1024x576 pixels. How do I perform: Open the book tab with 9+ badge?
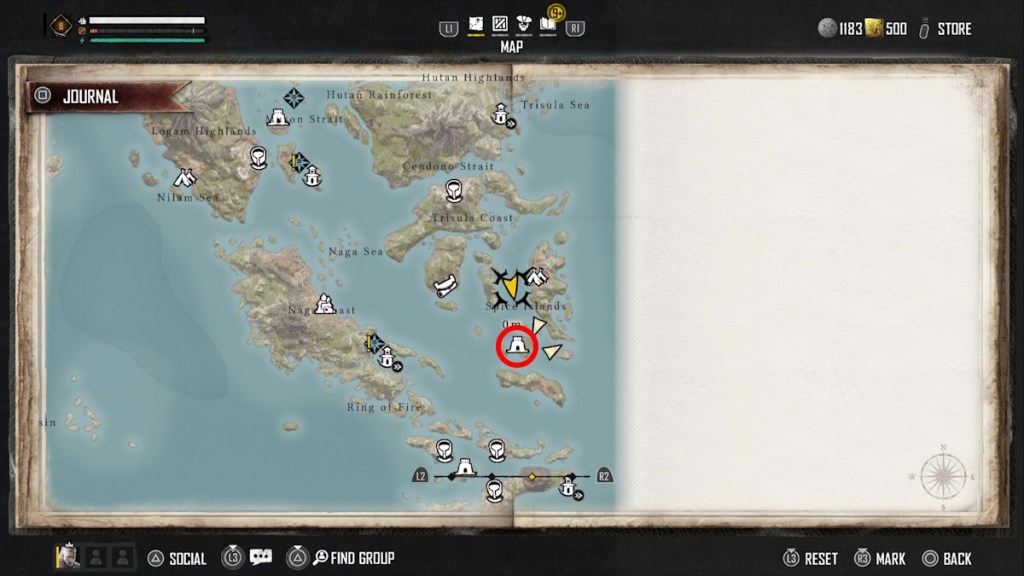coord(548,24)
